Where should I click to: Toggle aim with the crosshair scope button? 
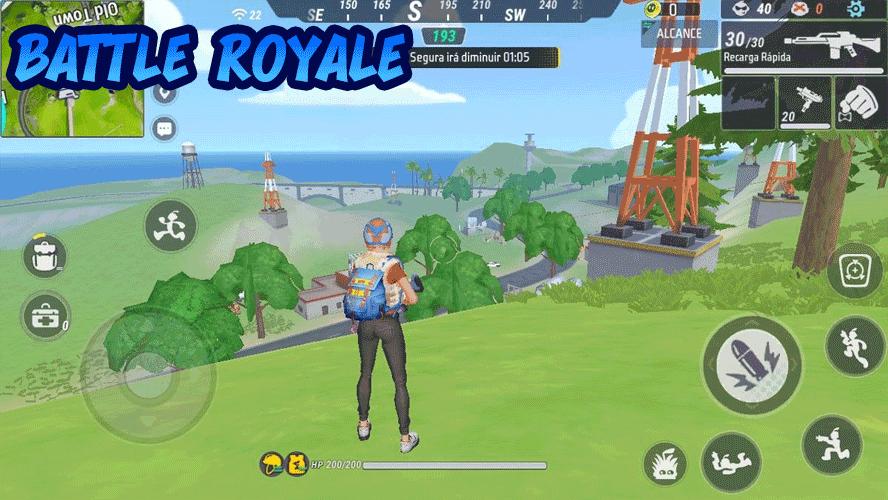coord(854,270)
